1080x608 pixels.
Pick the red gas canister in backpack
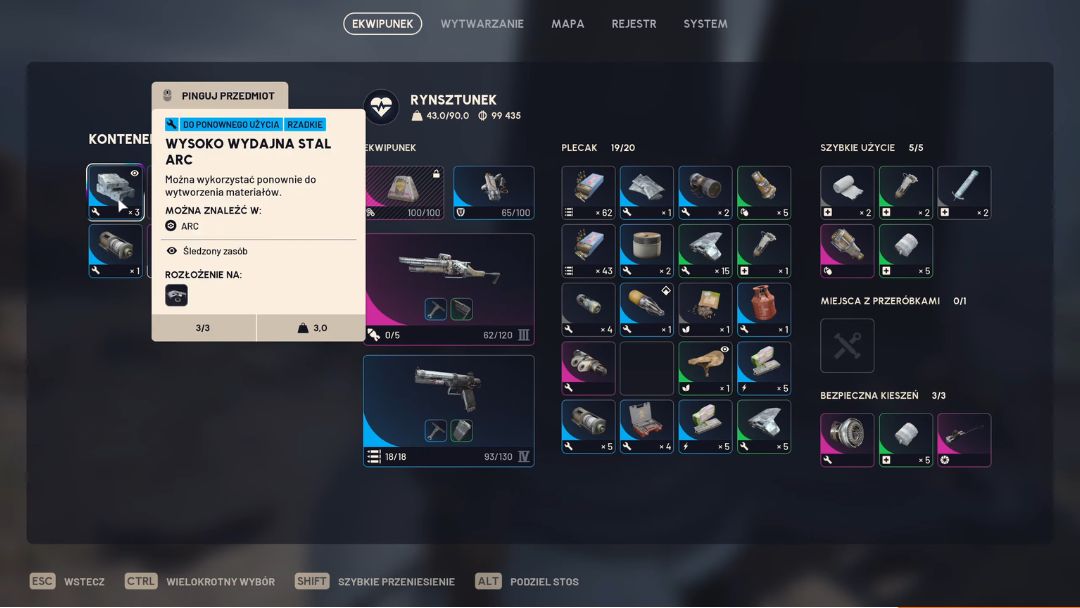[764, 309]
